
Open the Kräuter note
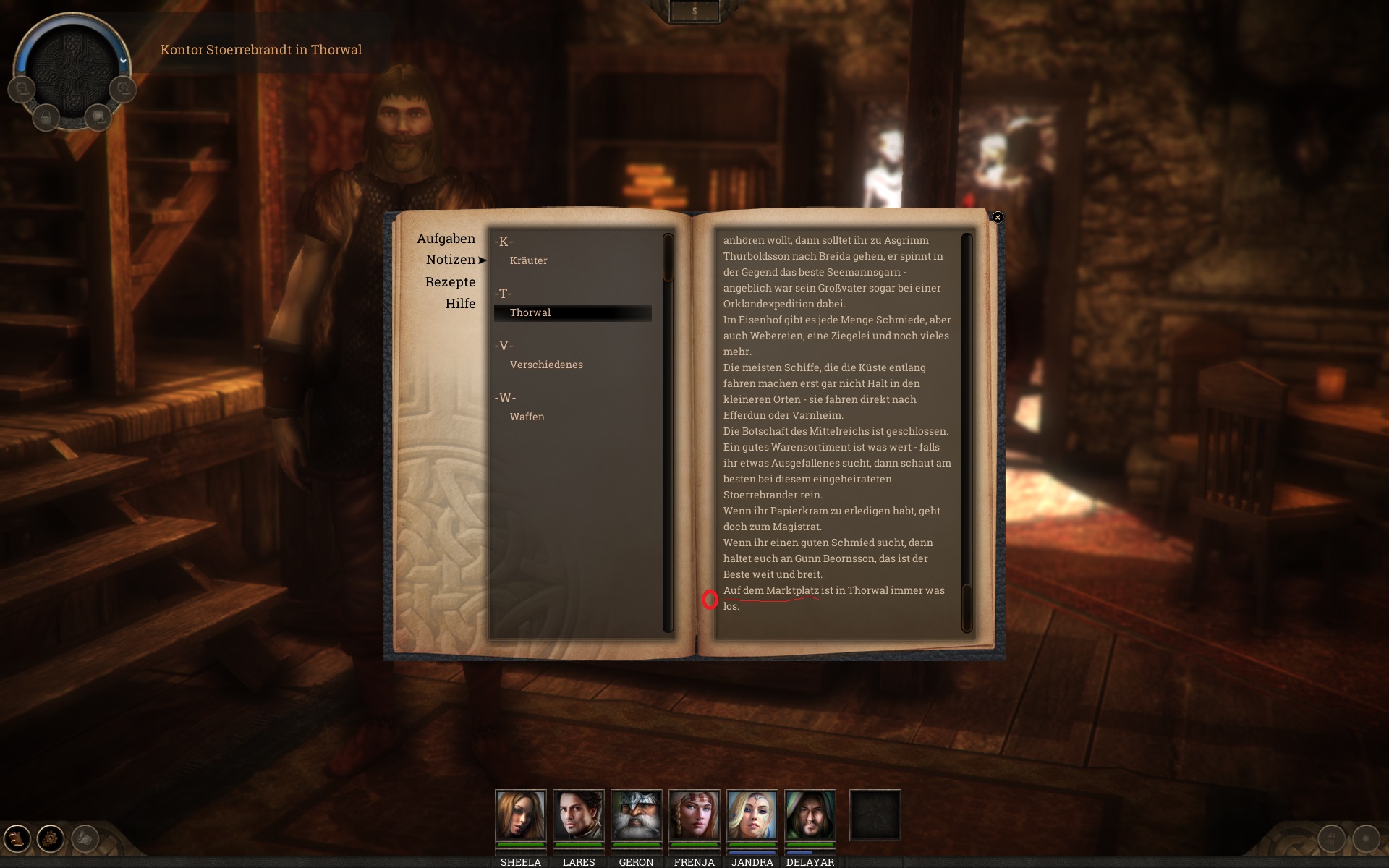[x=528, y=260]
